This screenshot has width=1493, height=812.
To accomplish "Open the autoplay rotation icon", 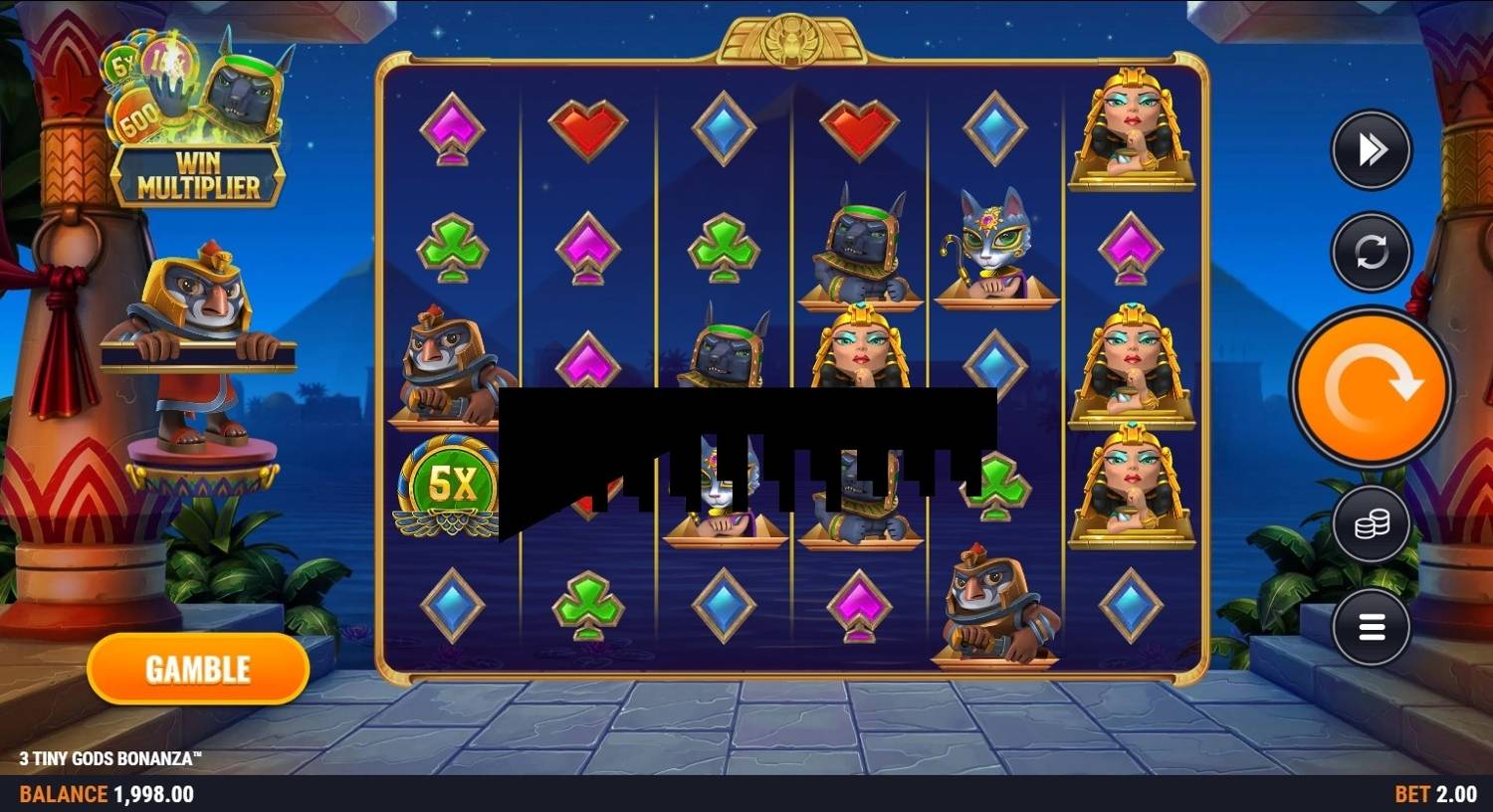I will (x=1371, y=251).
